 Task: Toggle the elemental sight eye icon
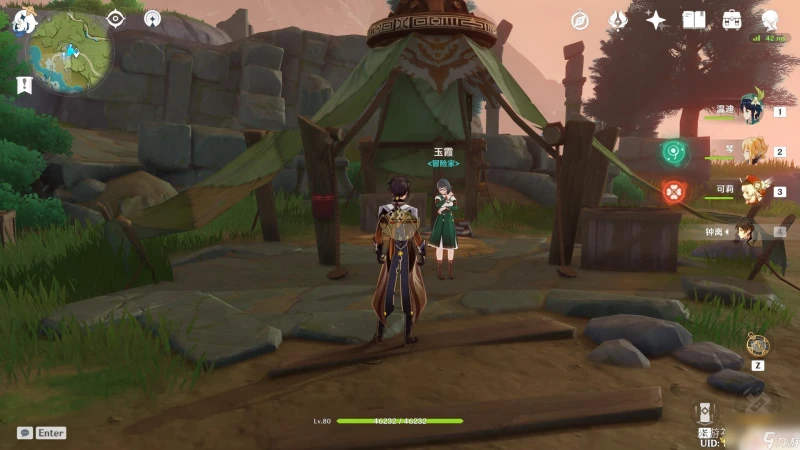coord(116,18)
